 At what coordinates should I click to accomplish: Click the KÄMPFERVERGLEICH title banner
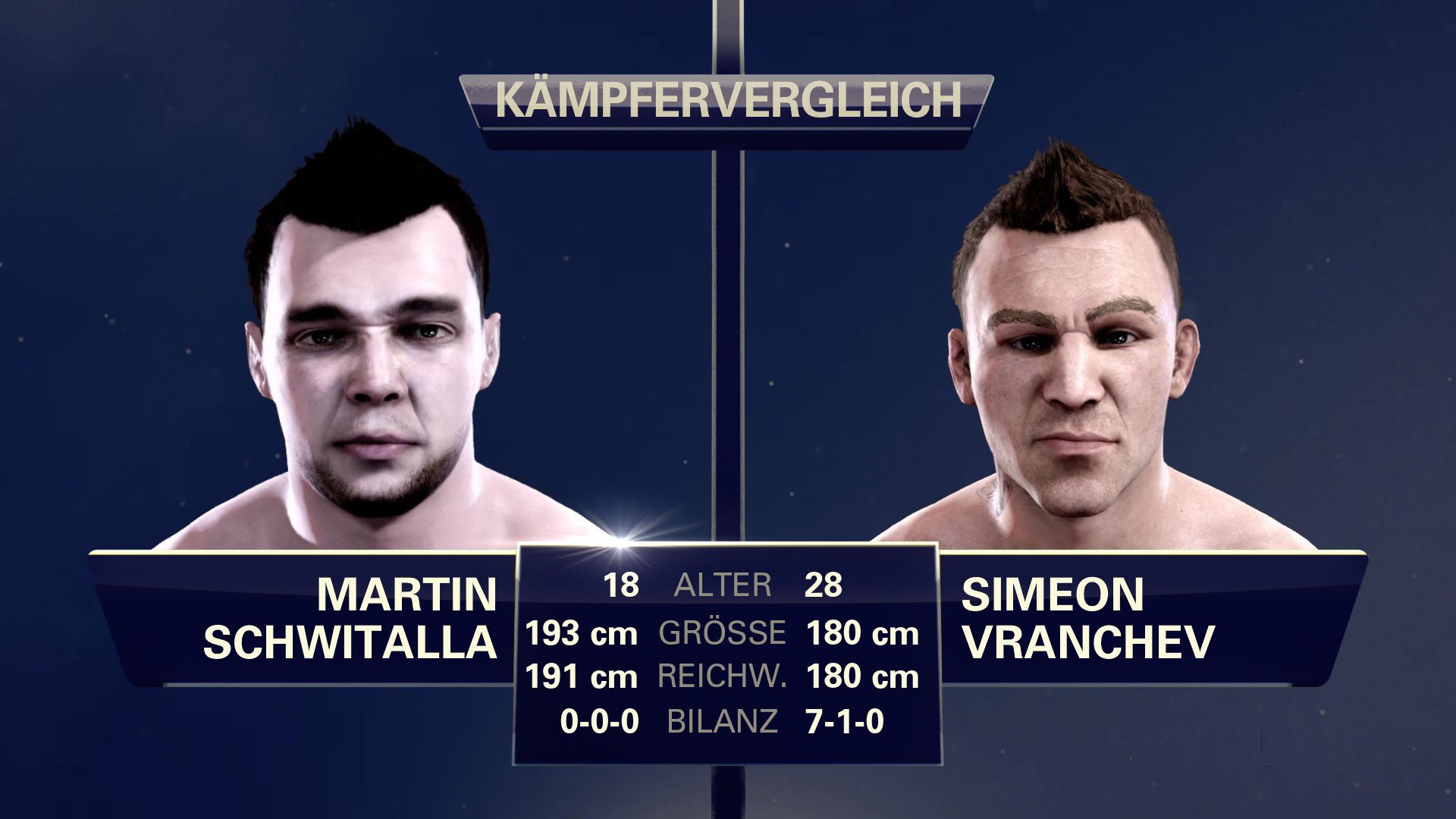[x=728, y=99]
